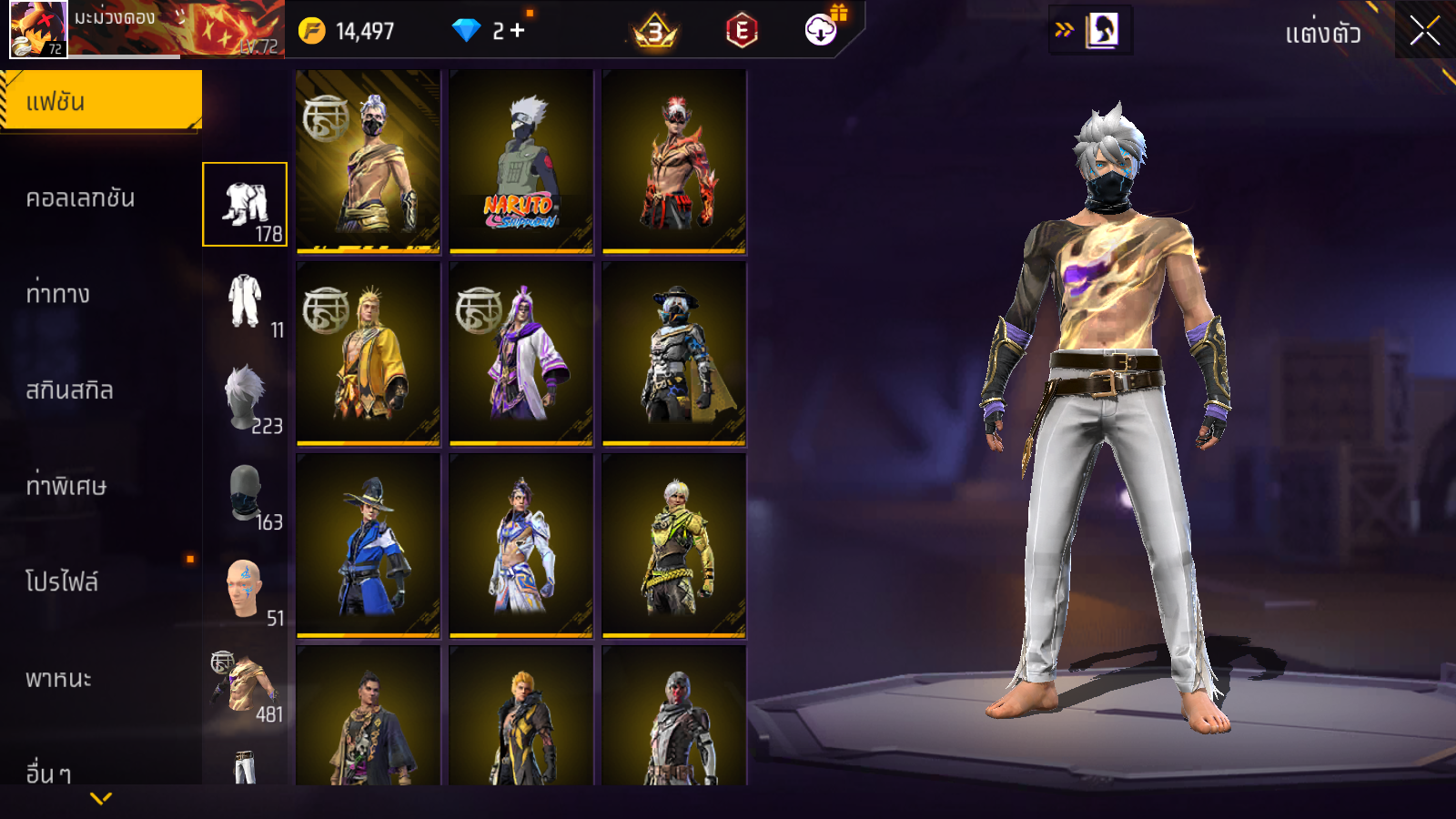Open the โปรไฟล์ section

(x=62, y=581)
